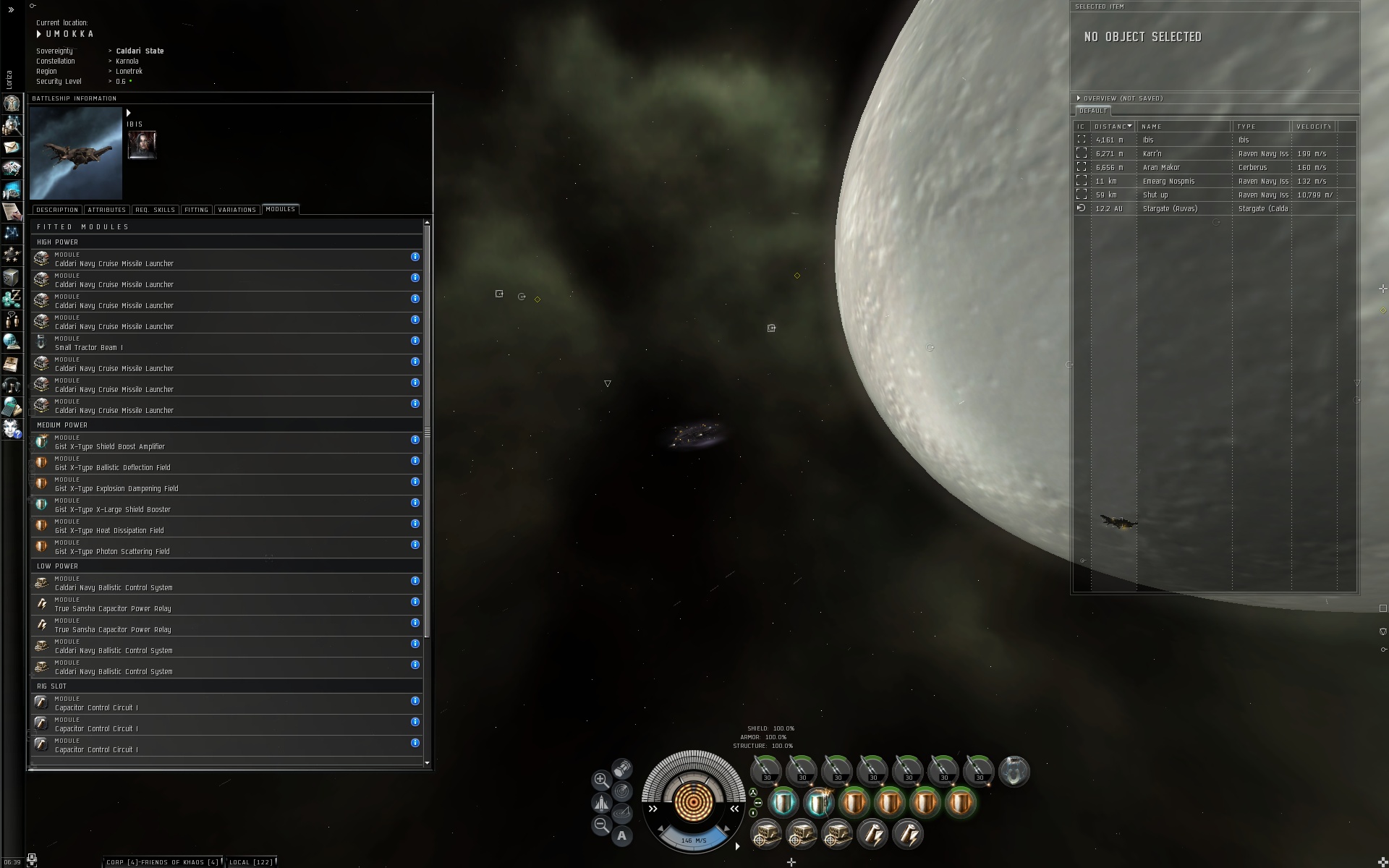
Task: Show info for Gist X-Type Shield Boost Amplifier
Action: (415, 440)
